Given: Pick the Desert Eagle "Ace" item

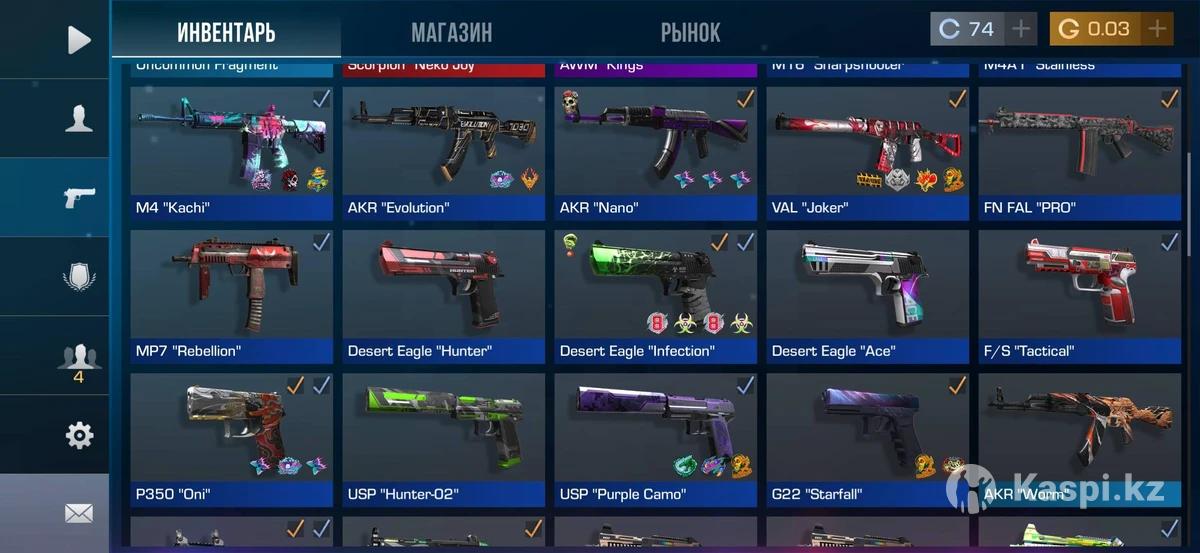Looking at the screenshot, I should (867, 295).
